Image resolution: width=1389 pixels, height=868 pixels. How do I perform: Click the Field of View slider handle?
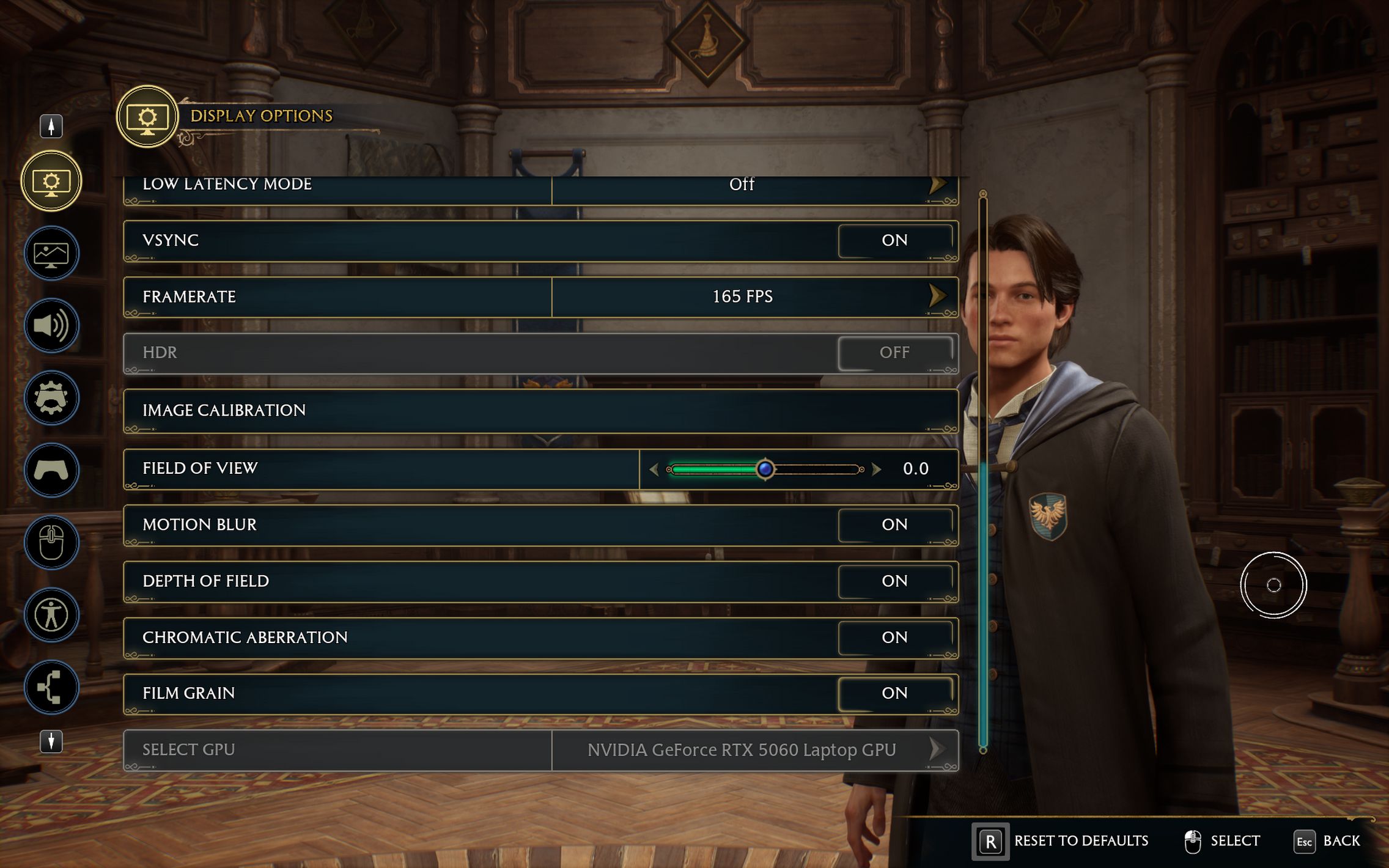765,469
